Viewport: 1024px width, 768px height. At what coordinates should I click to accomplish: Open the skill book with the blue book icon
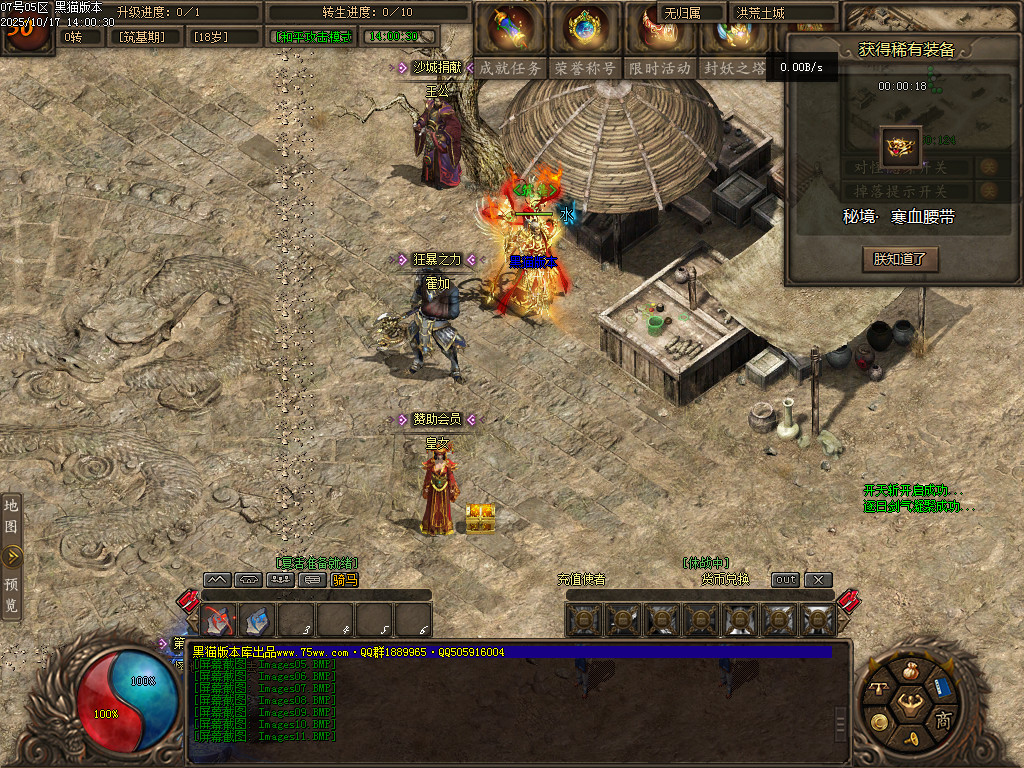(941, 688)
